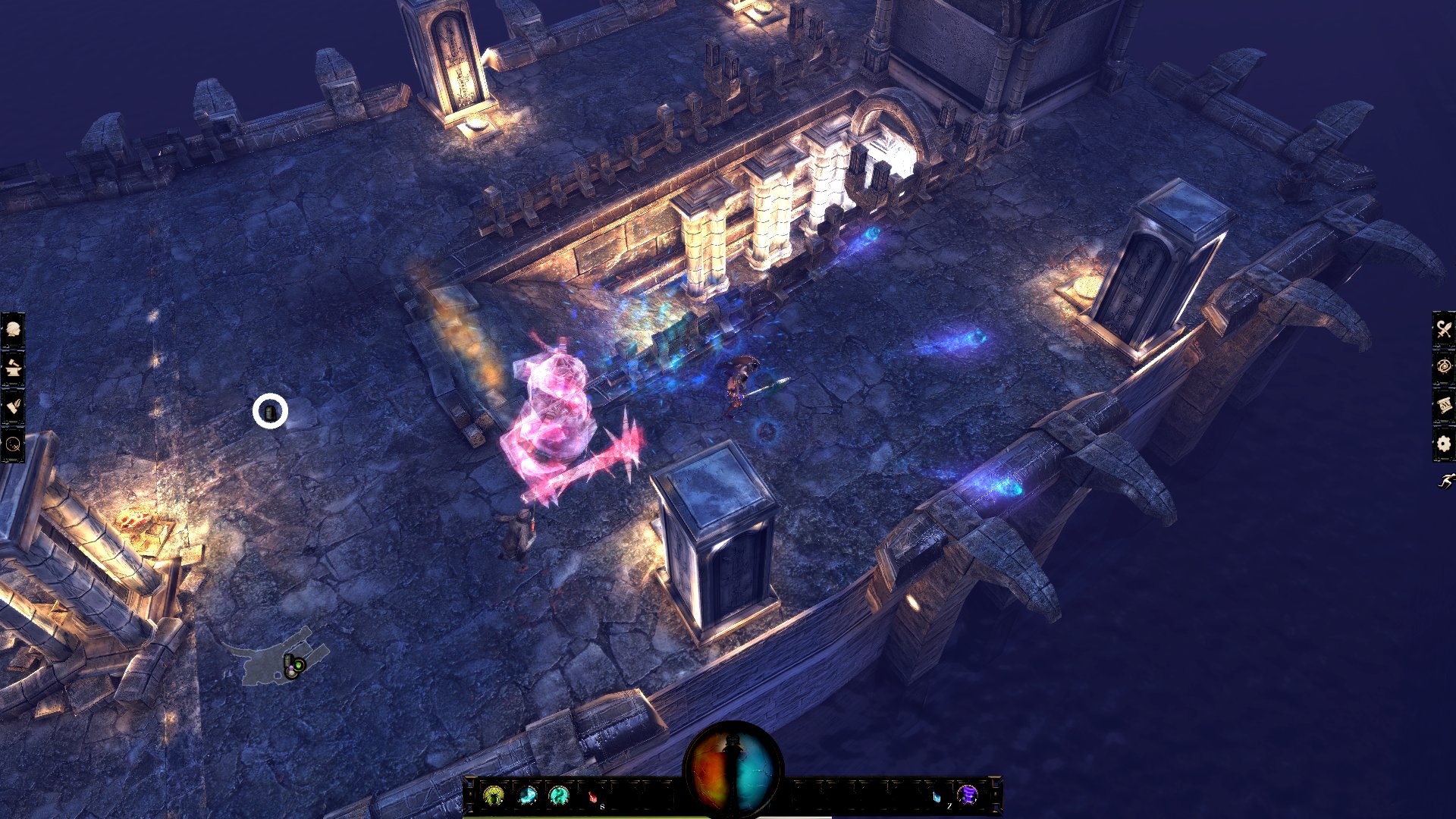Activate the yellow spider skill

[494, 795]
